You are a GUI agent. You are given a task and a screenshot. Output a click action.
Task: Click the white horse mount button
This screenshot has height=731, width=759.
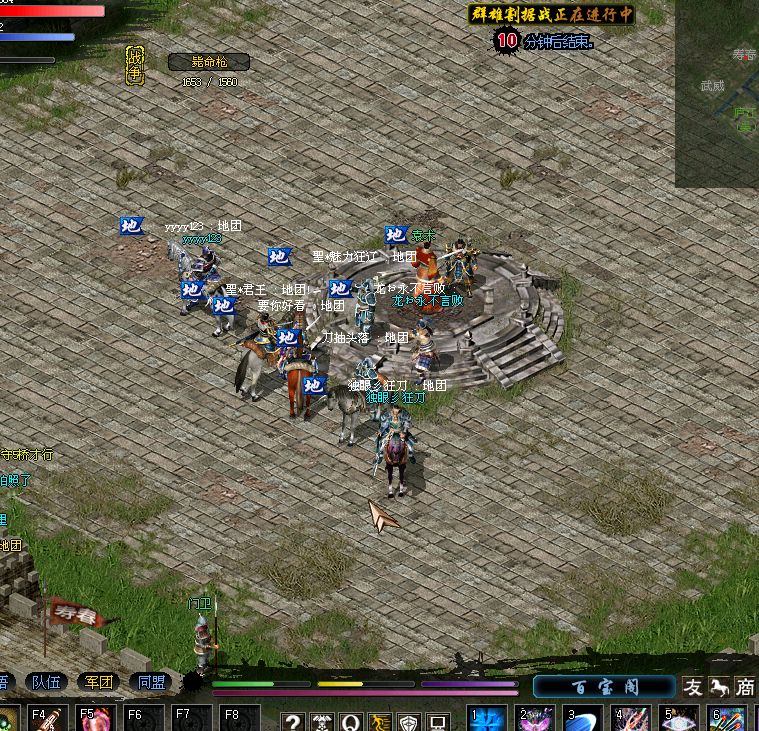(x=719, y=687)
